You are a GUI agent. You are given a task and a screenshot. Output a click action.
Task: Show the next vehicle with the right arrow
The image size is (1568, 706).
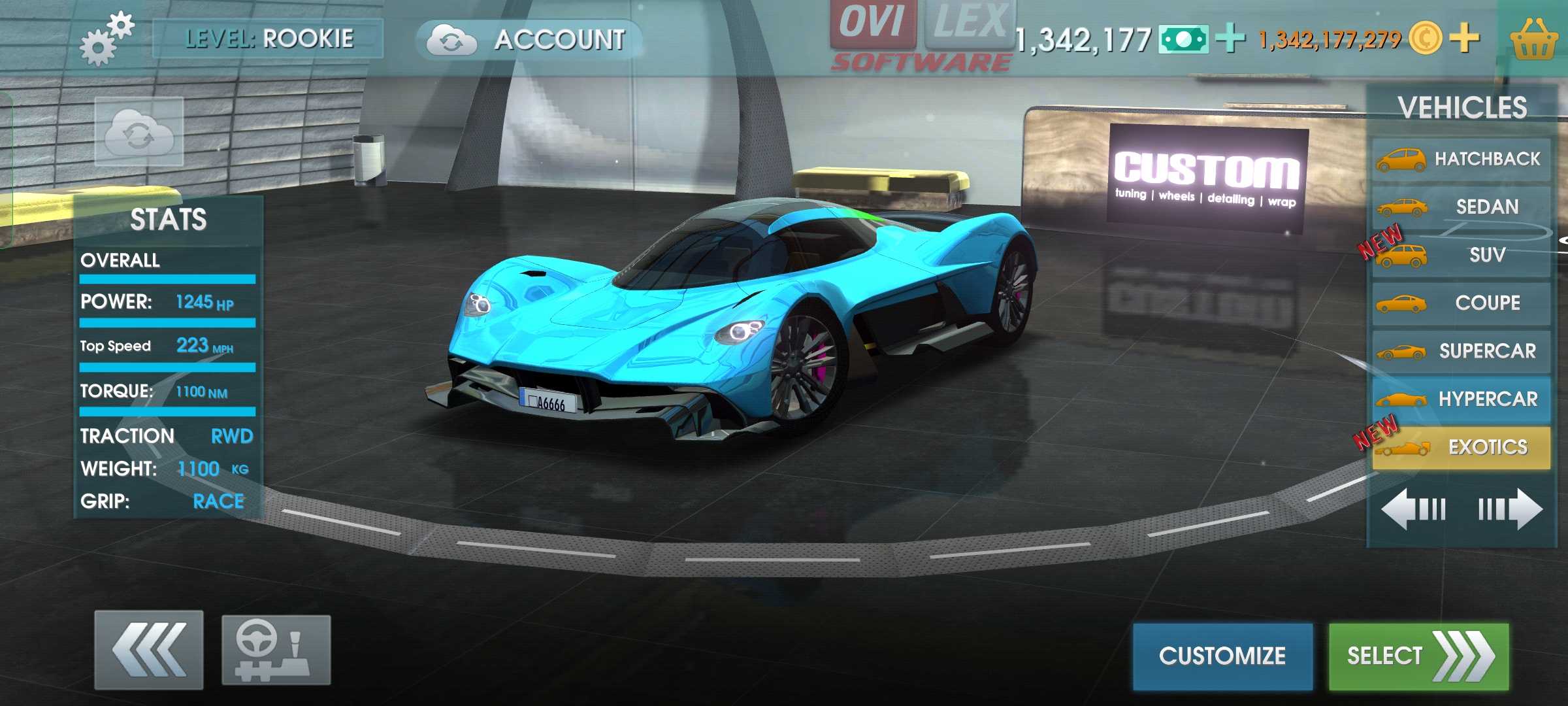pyautogui.click(x=1510, y=509)
